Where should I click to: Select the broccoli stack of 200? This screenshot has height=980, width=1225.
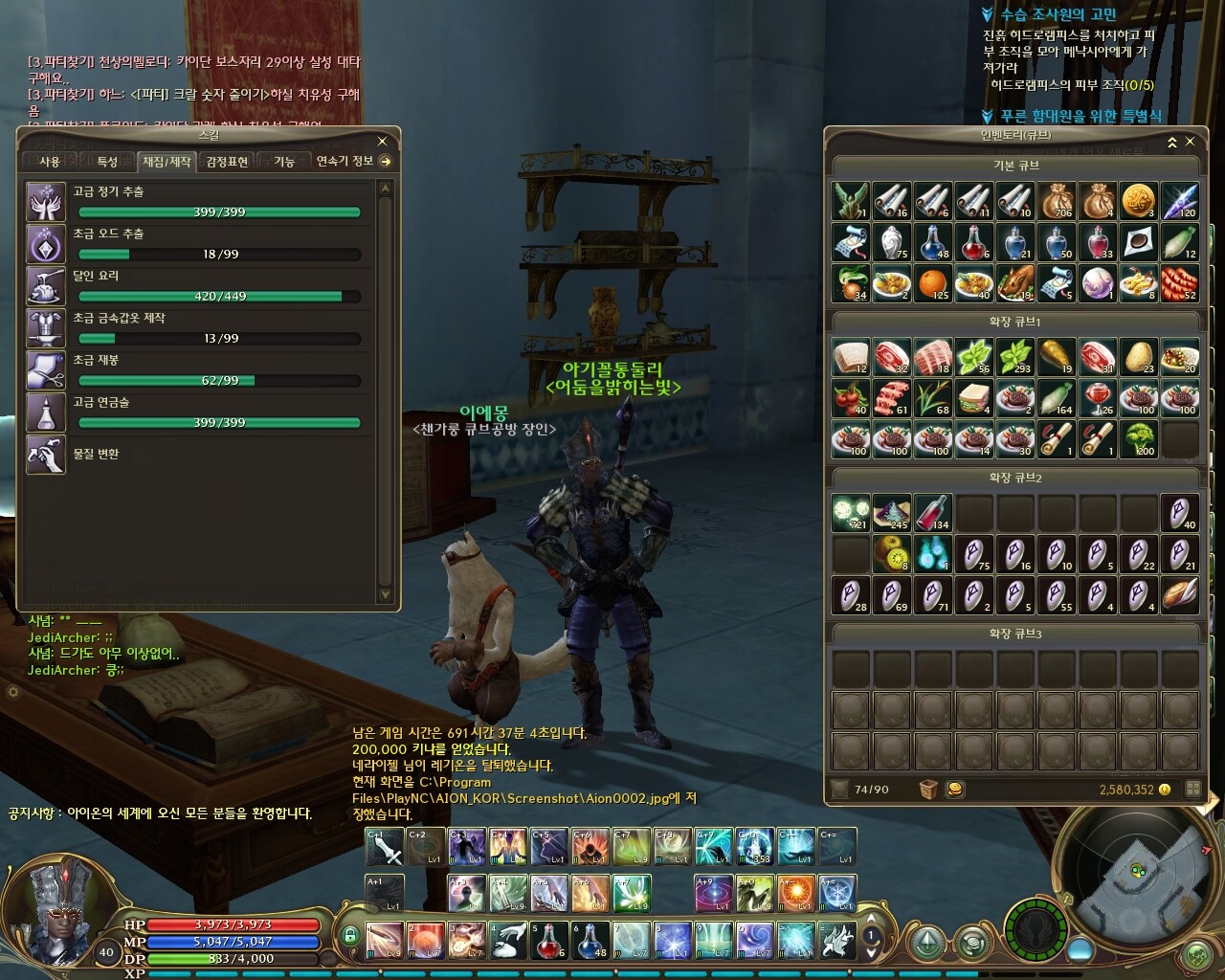(x=1138, y=438)
